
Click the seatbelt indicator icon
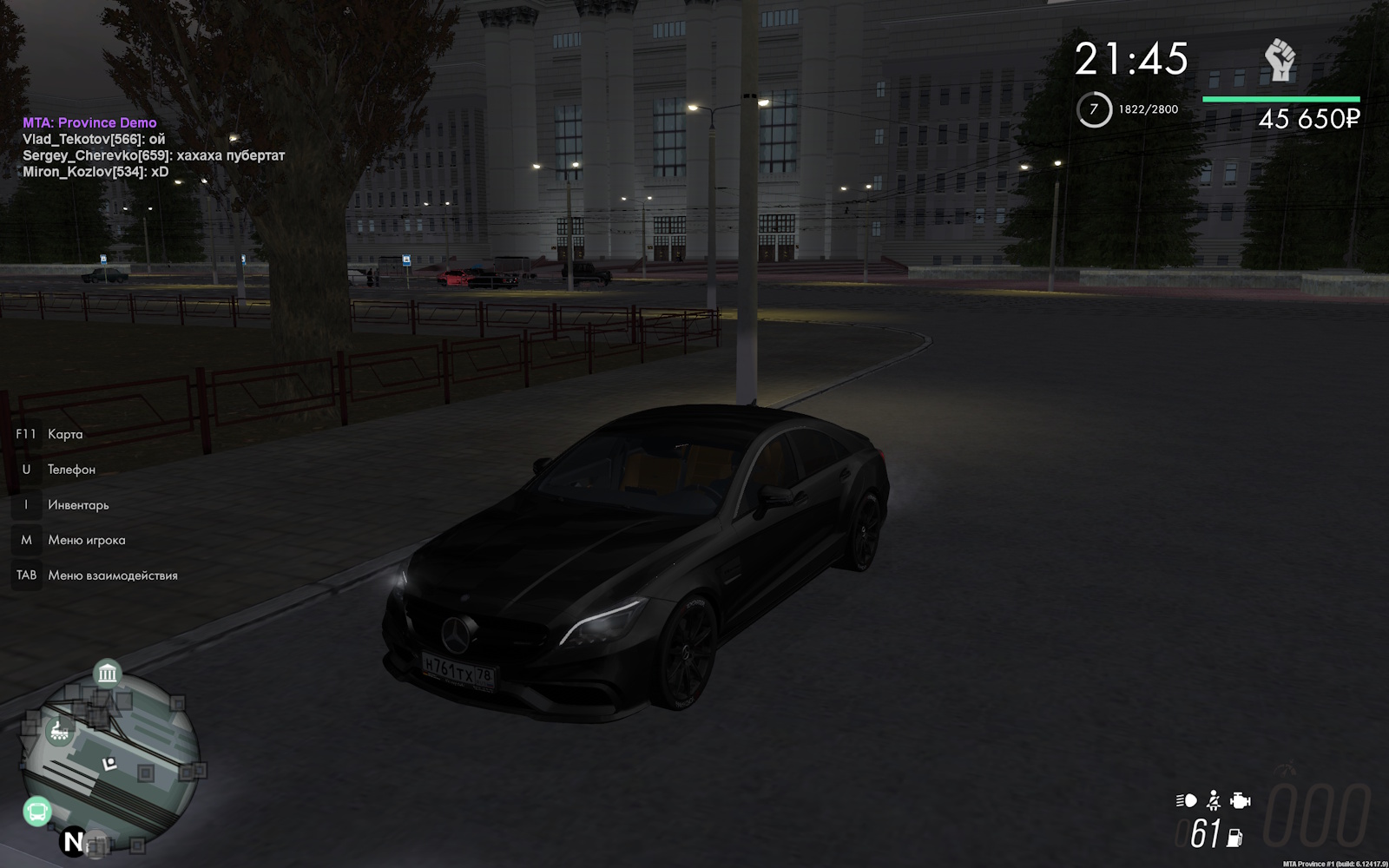point(1214,800)
